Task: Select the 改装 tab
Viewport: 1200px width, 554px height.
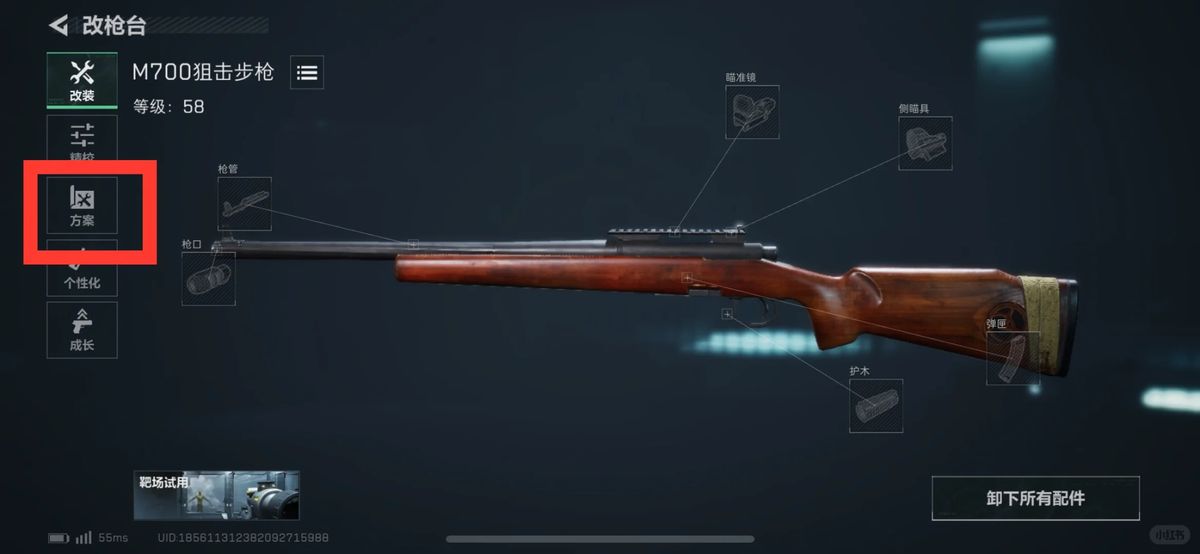Action: pyautogui.click(x=82, y=80)
